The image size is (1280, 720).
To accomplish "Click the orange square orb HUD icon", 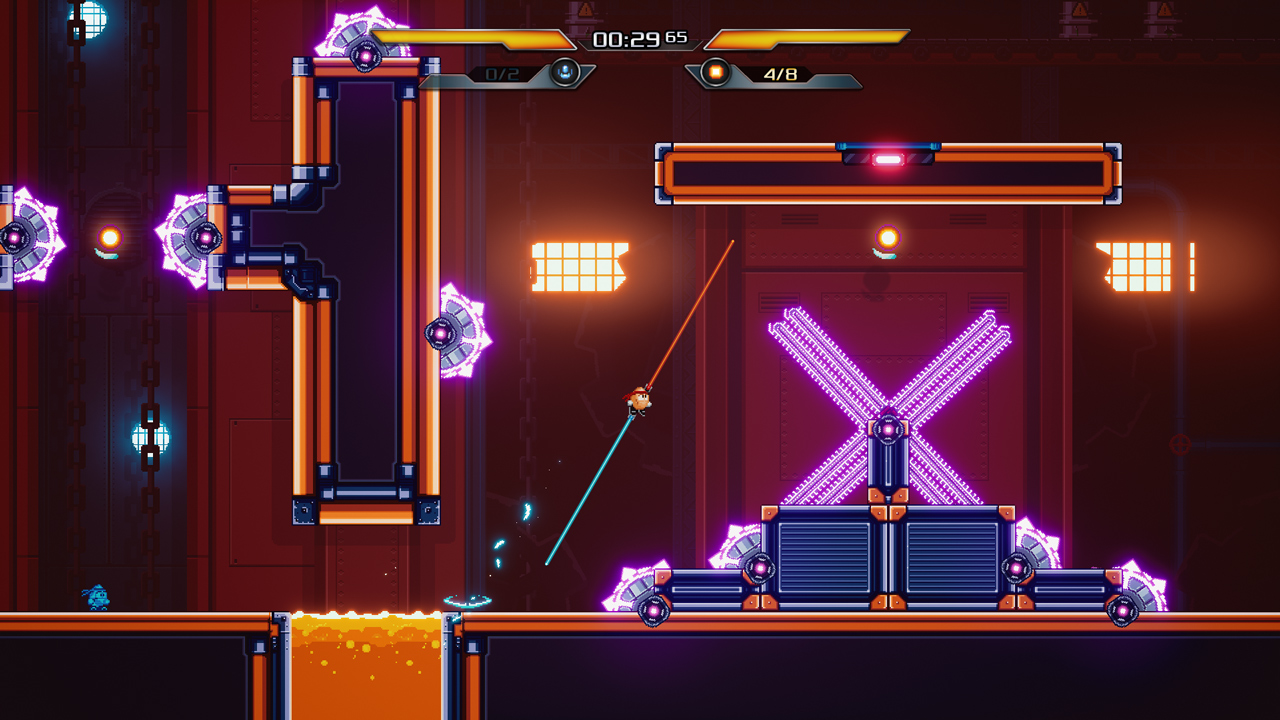I will coord(715,72).
